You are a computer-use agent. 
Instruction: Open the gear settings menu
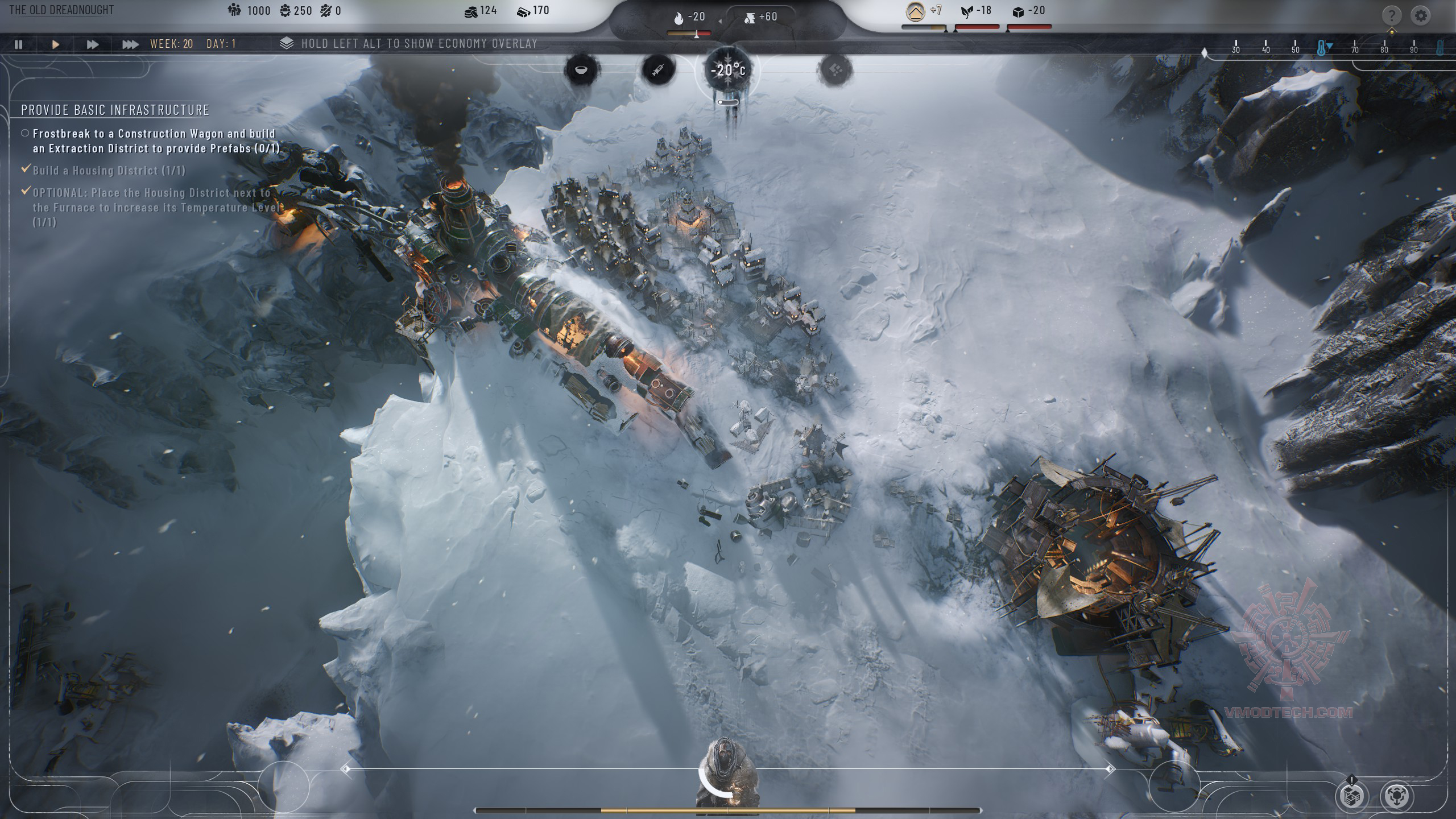pyautogui.click(x=1421, y=15)
